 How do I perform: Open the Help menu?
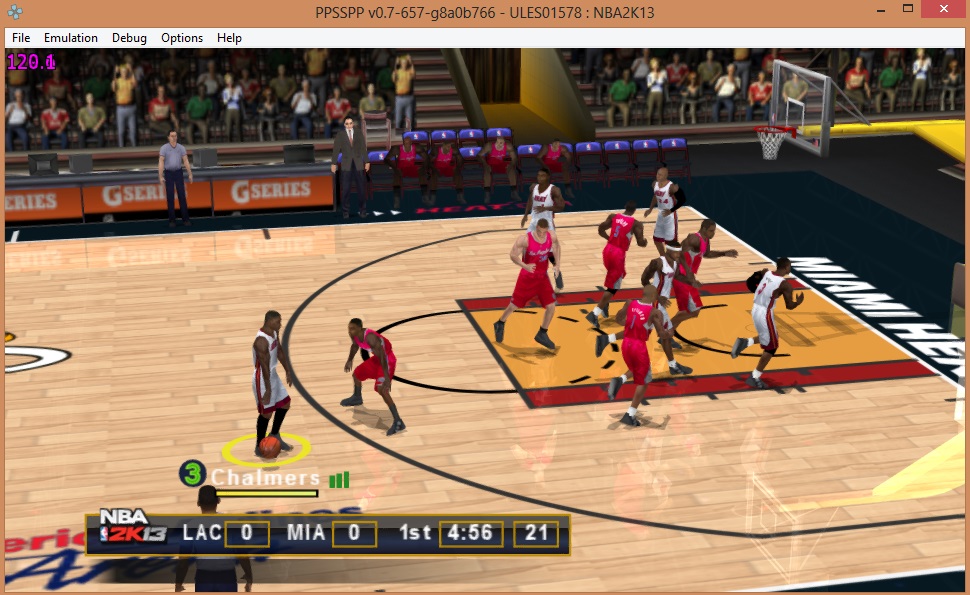(x=229, y=38)
